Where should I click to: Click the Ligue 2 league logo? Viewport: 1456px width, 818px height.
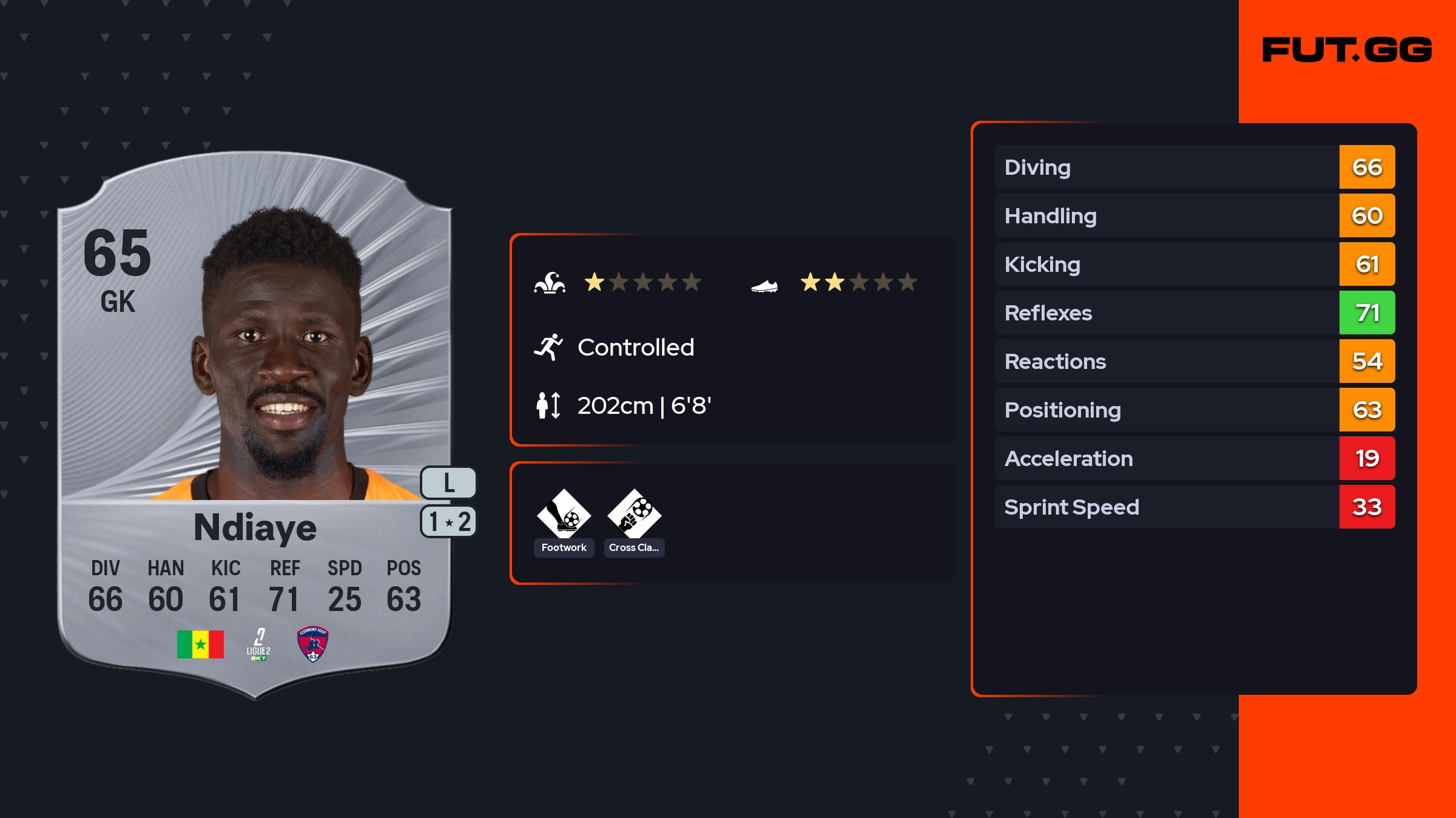pyautogui.click(x=258, y=644)
